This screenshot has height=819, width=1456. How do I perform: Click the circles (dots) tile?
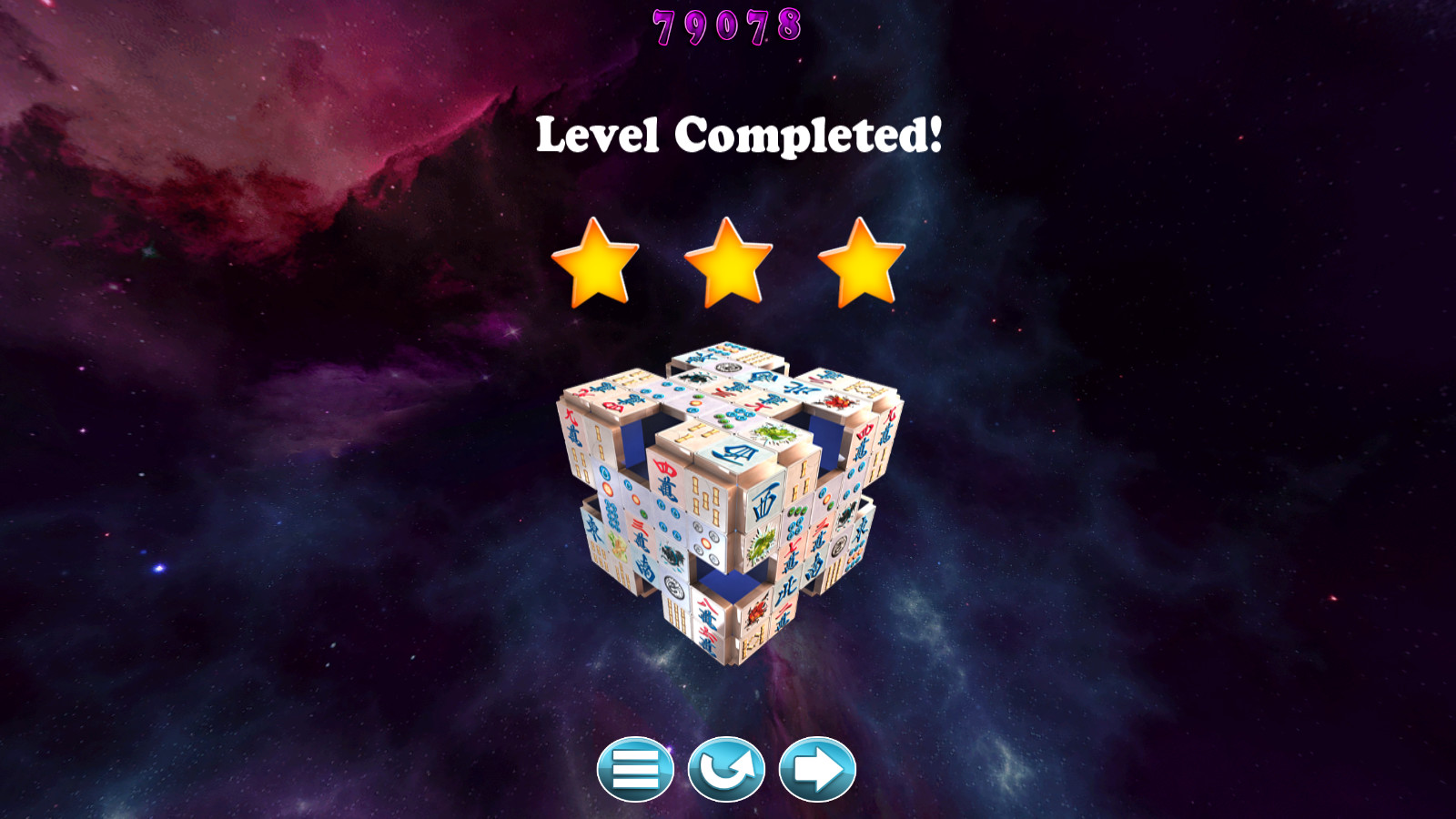[x=706, y=541]
